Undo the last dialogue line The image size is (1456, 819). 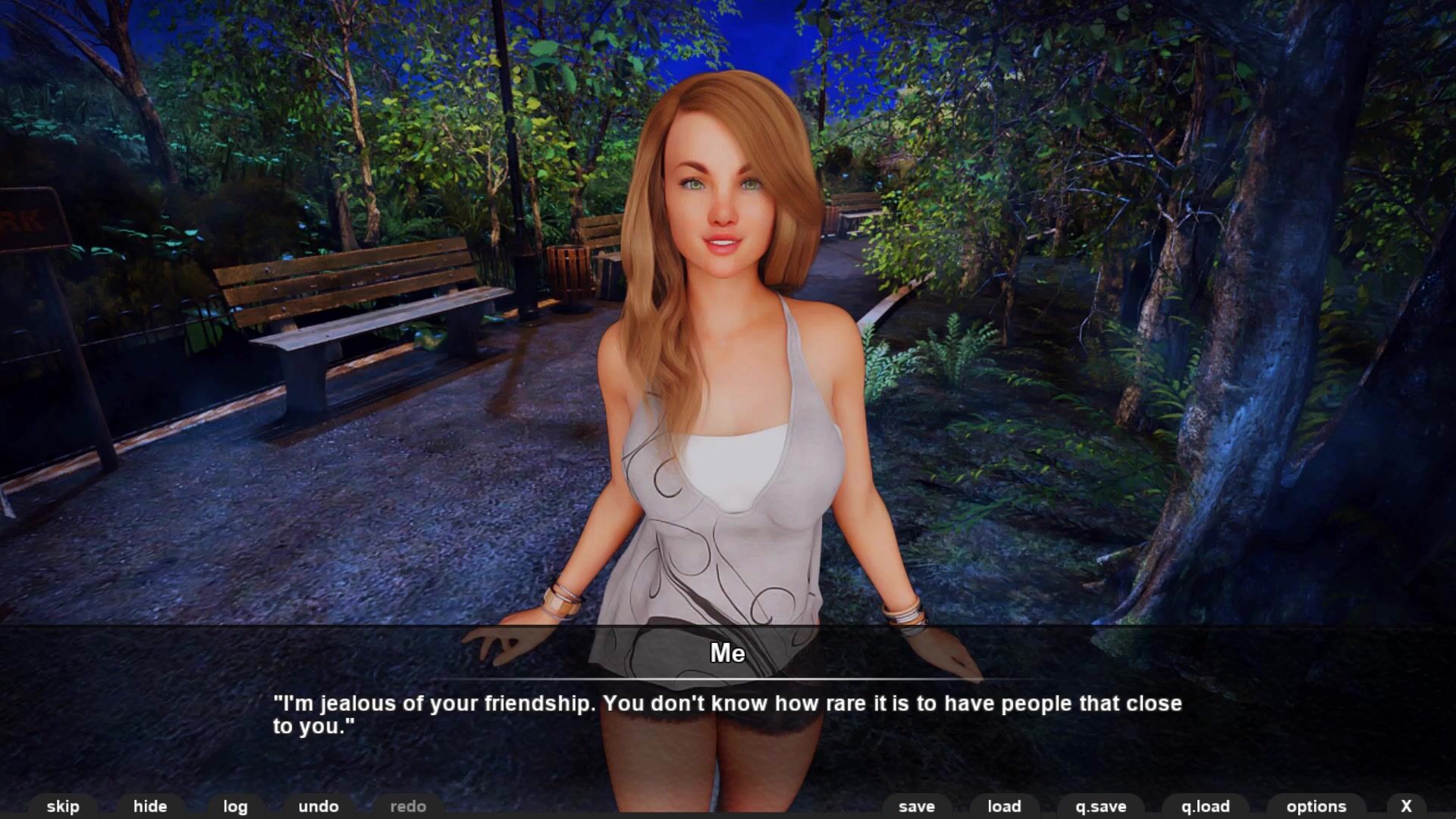(318, 806)
